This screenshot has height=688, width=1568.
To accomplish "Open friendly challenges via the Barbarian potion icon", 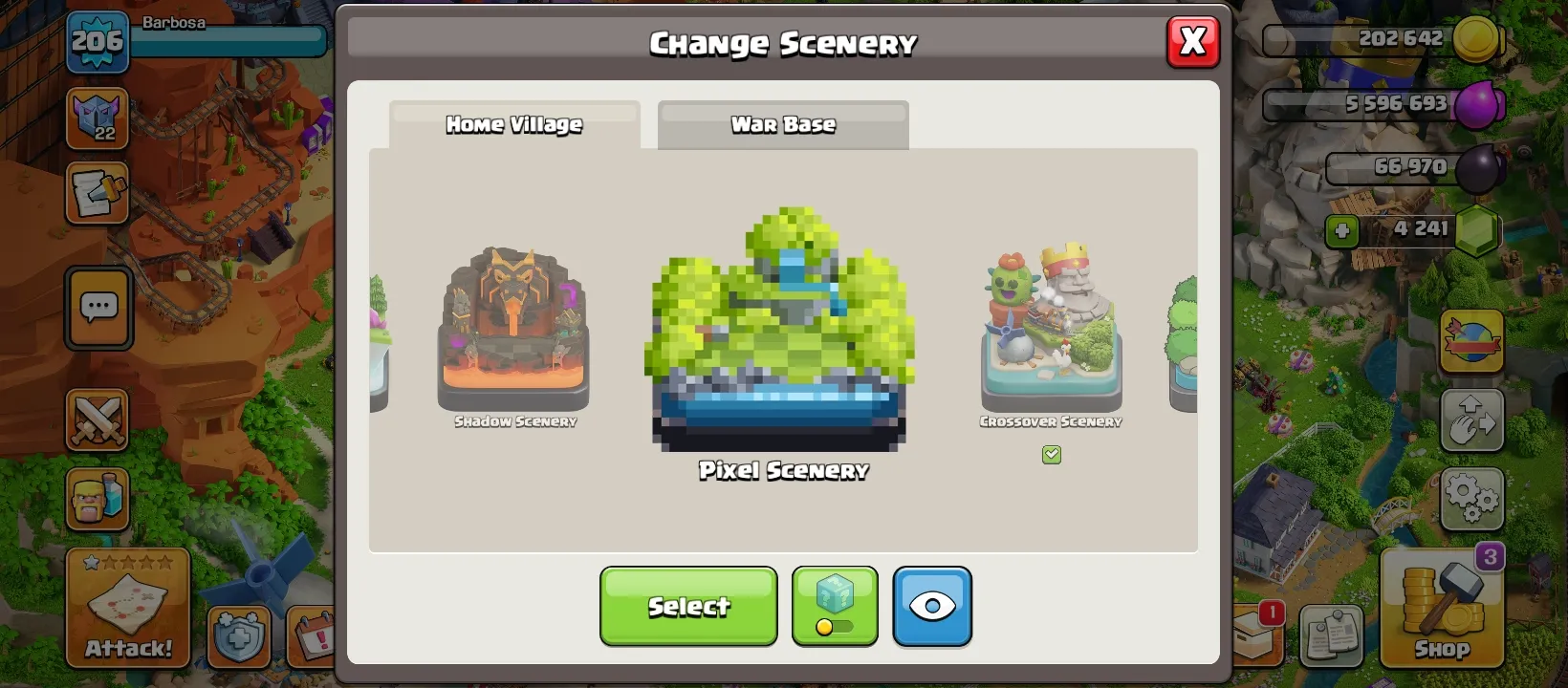I will pos(97,500).
